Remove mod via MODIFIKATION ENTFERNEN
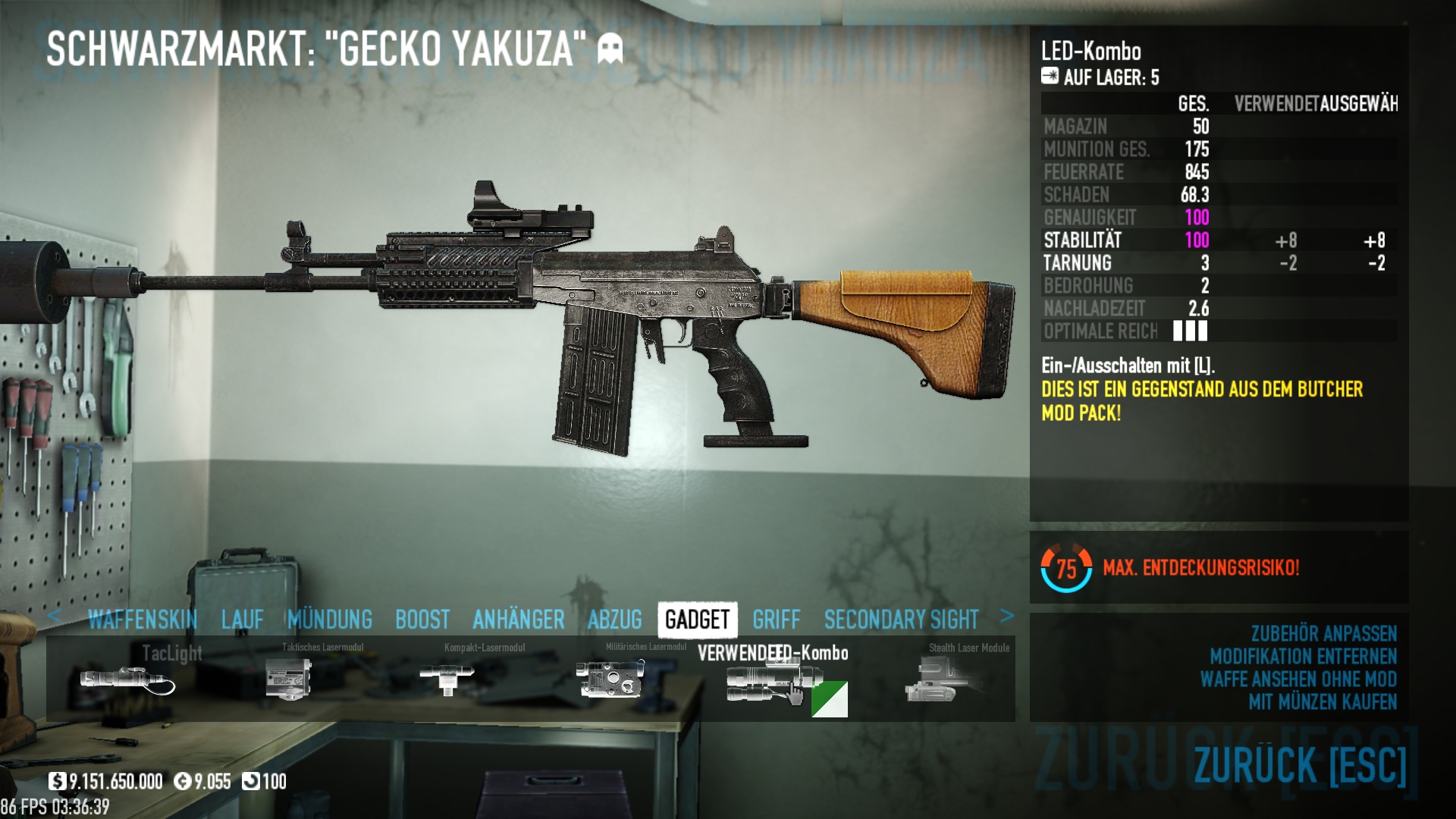 tap(1303, 657)
